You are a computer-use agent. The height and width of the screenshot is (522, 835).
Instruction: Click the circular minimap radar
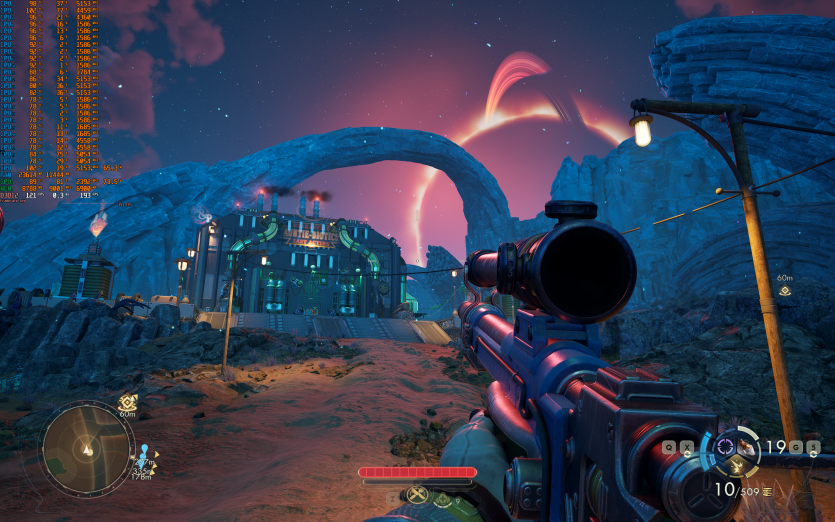pos(86,449)
